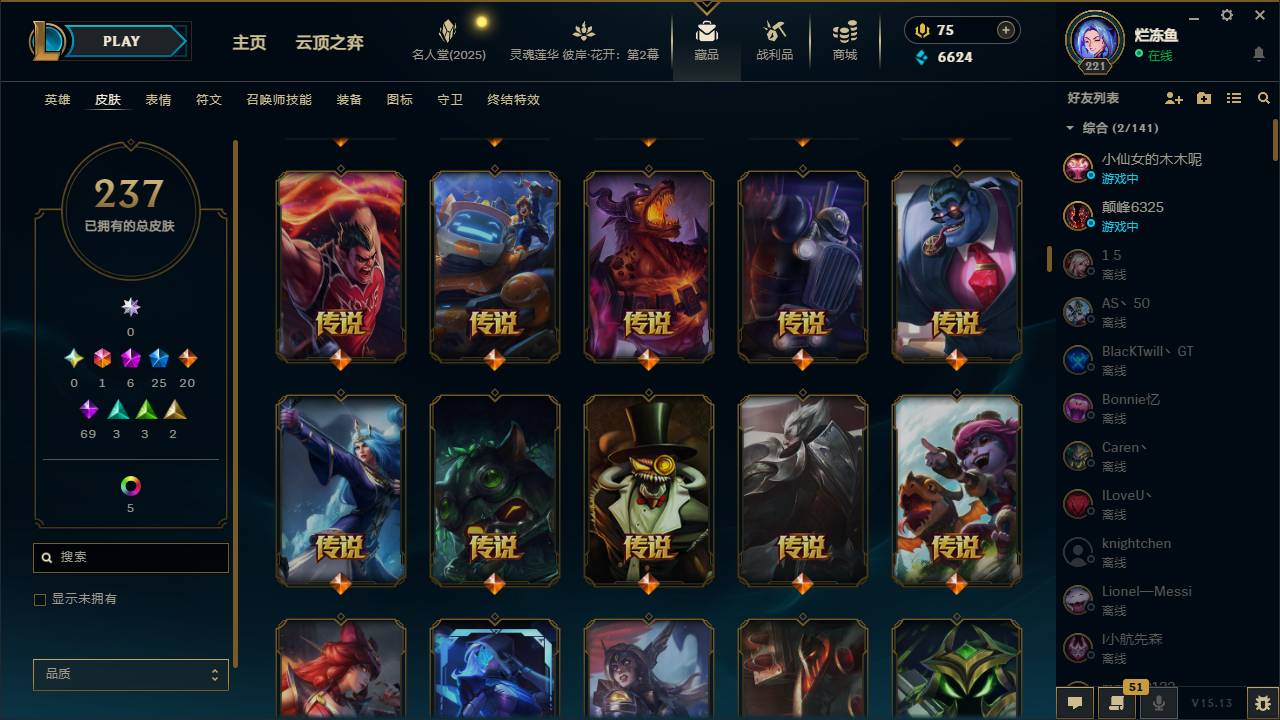Switch to the 皮肤 tab
The height and width of the screenshot is (720, 1280).
click(108, 100)
